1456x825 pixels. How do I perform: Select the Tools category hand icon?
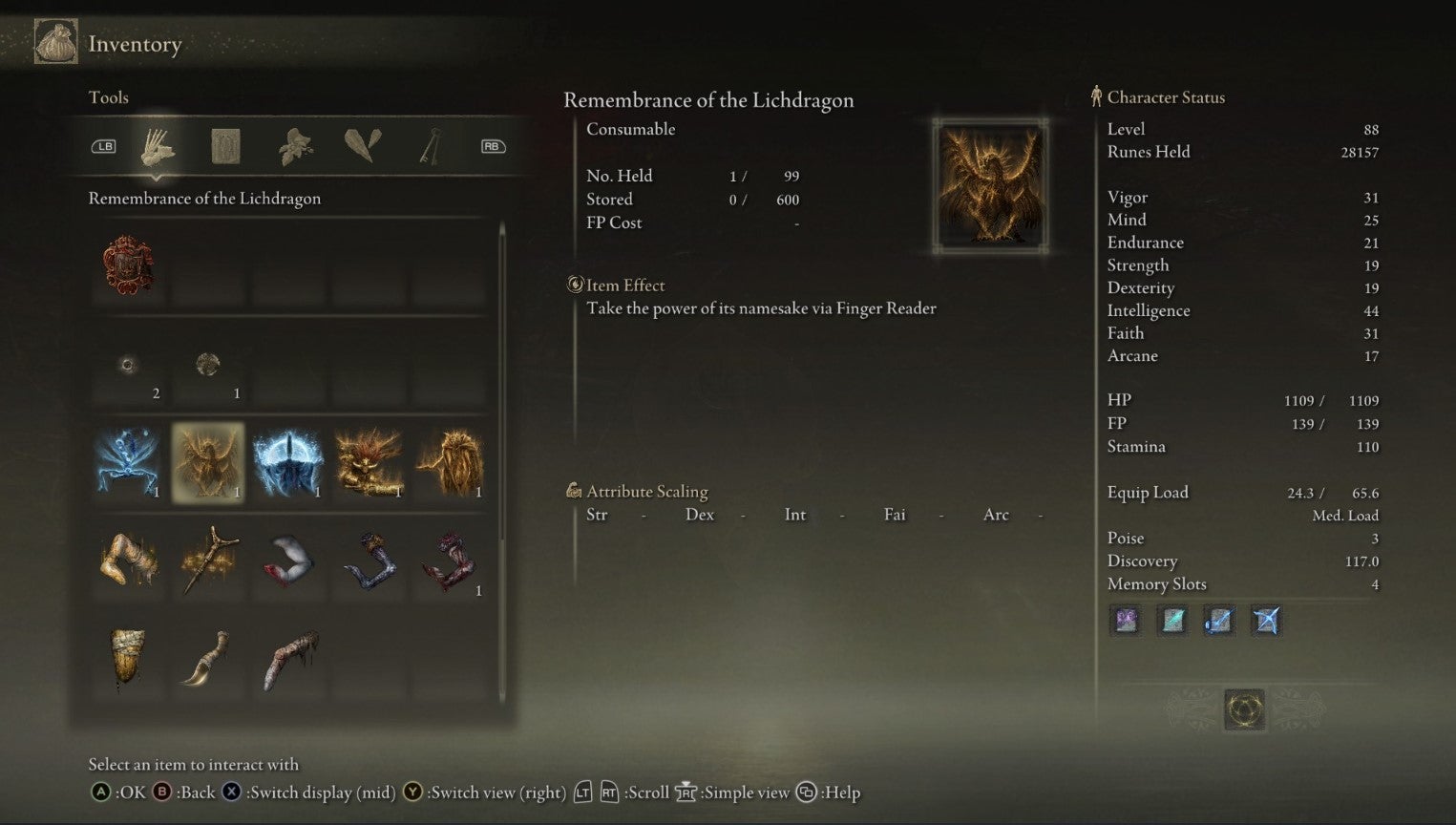pyautogui.click(x=158, y=145)
